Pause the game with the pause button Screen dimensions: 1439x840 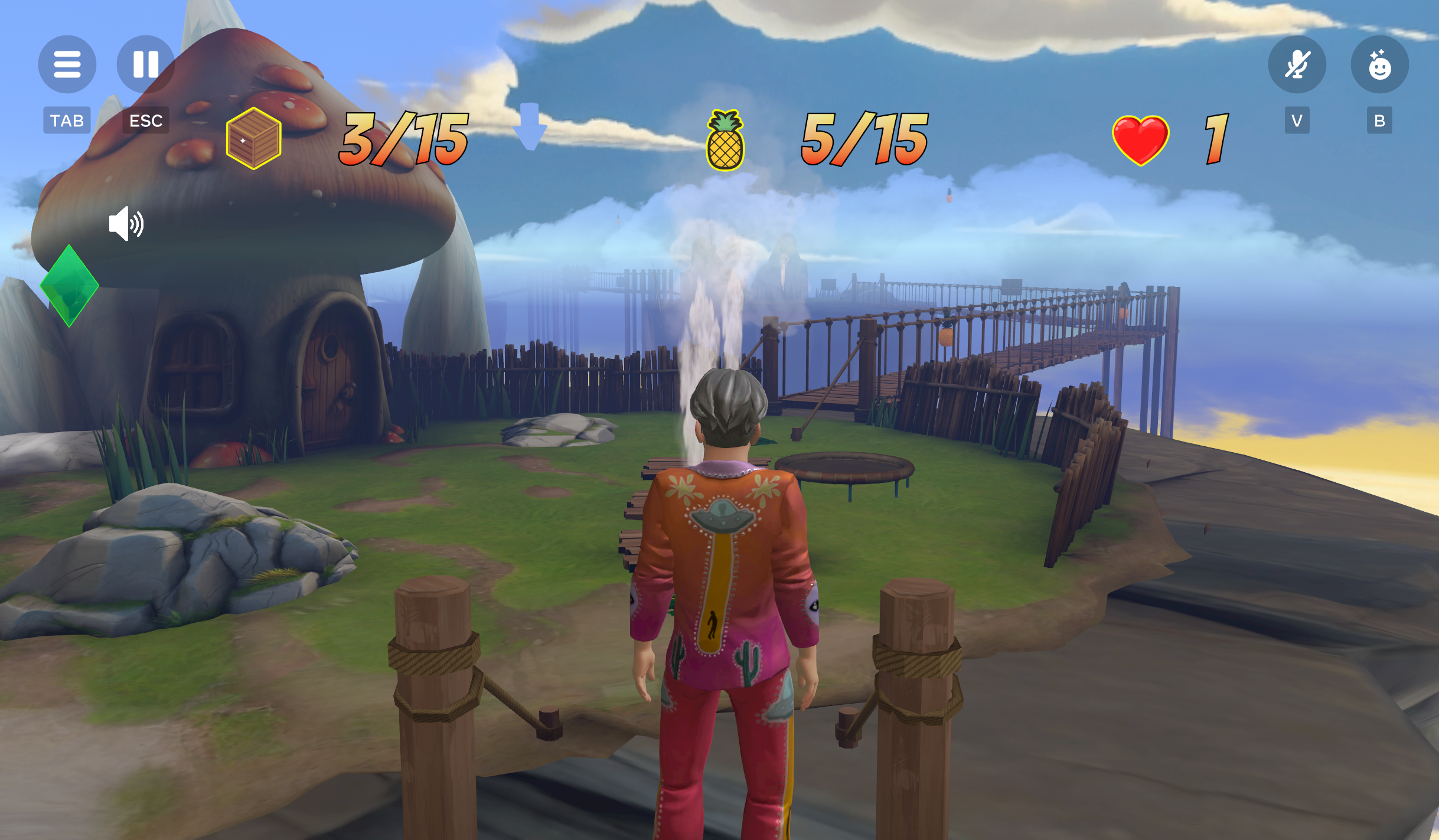145,64
